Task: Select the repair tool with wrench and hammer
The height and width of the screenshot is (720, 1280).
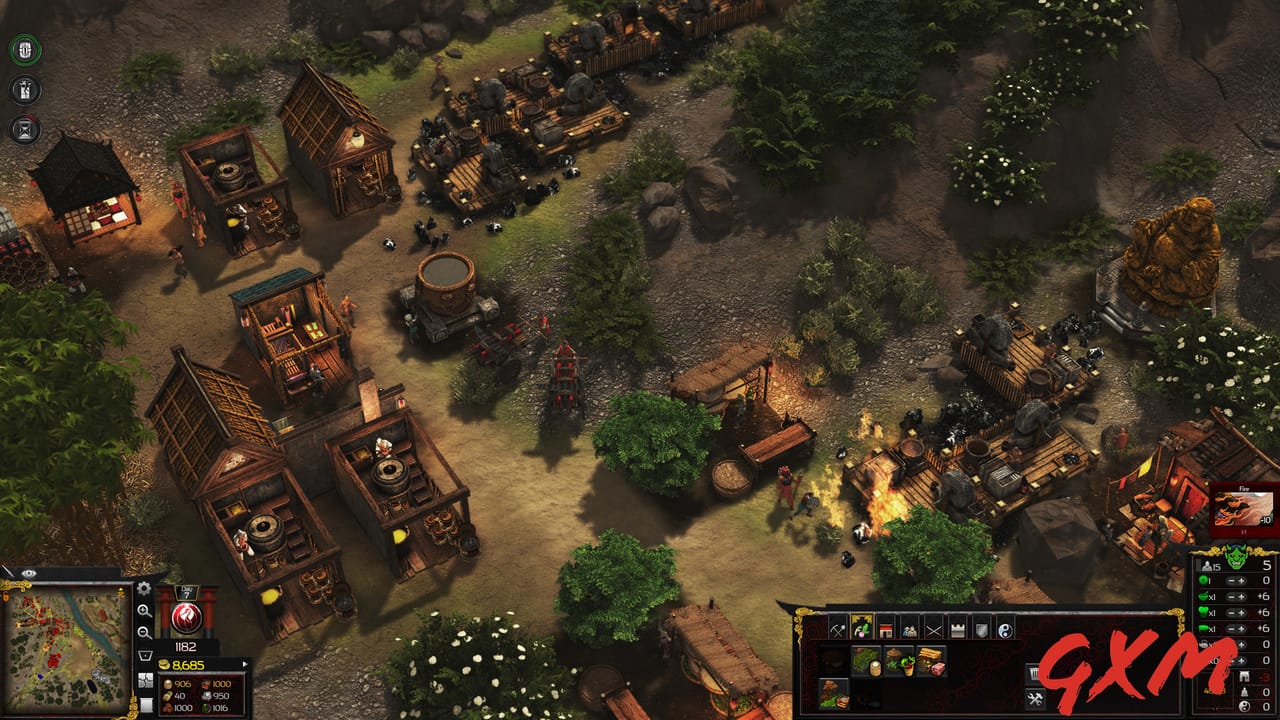Action: 1036,698
